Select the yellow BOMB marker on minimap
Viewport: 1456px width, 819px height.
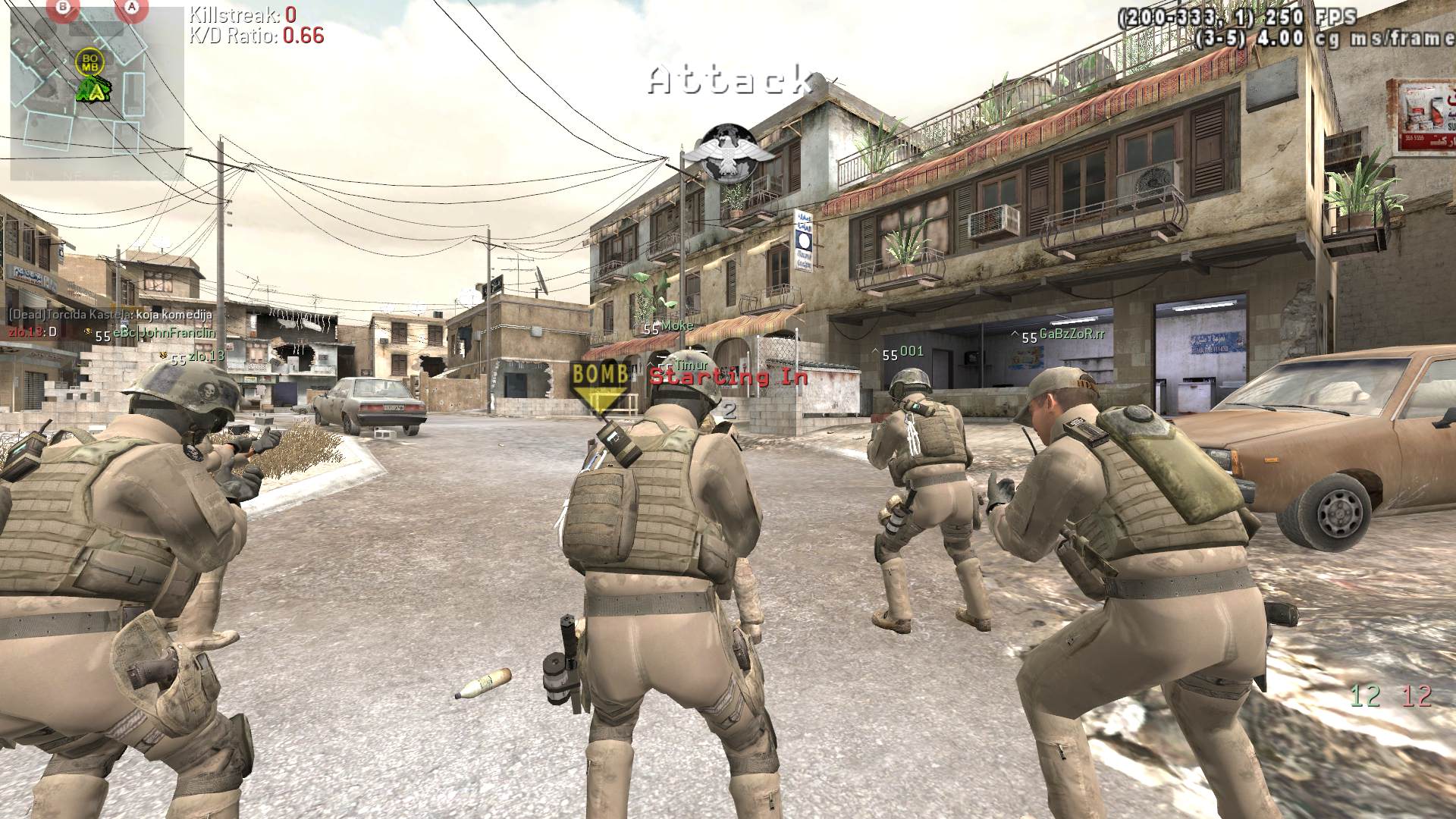[x=90, y=62]
